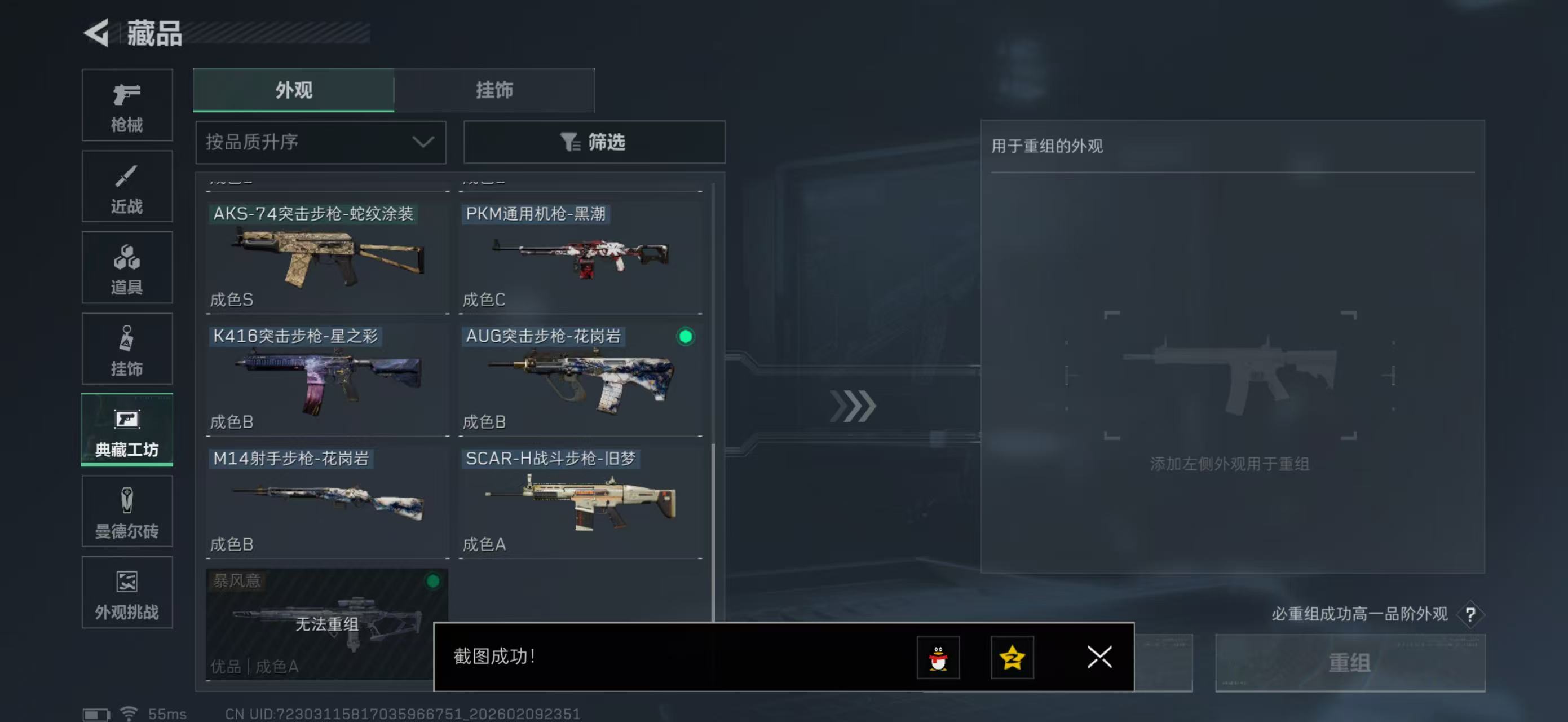
Task: Switch to the 外观 tab
Action: 294,90
